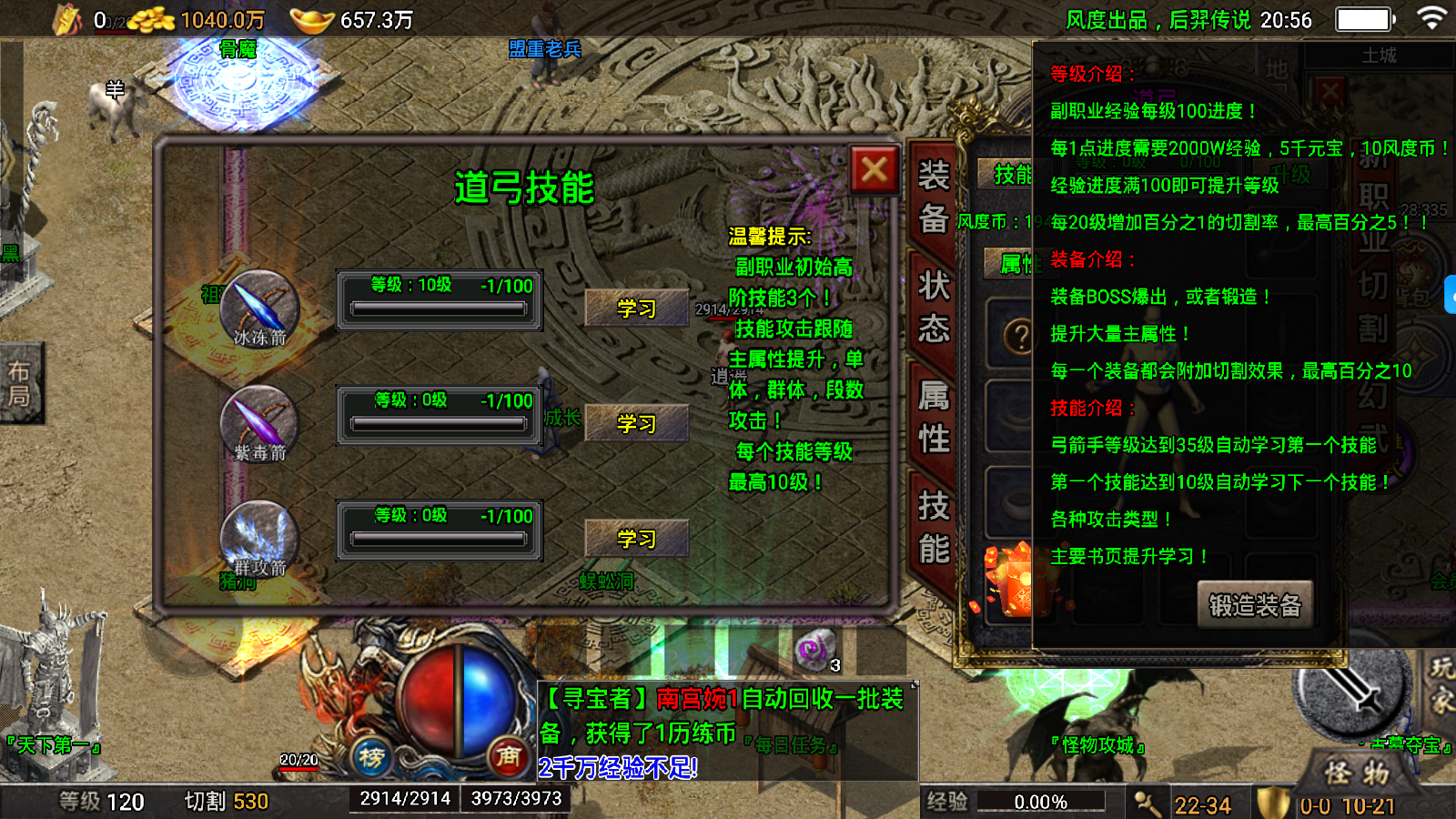This screenshot has width=1456, height=819.
Task: Open the 怪物攻城 event link
Action: (1098, 745)
